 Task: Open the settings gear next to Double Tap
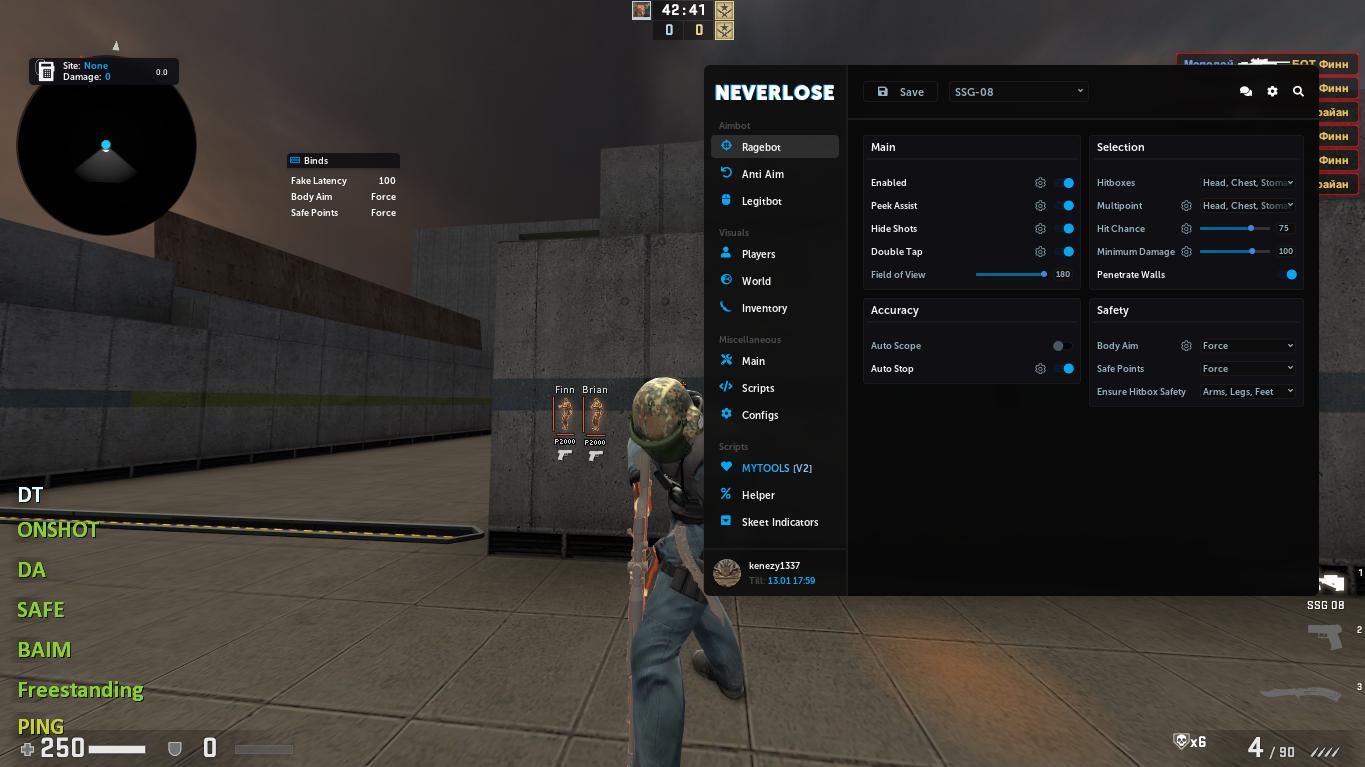coord(1040,251)
